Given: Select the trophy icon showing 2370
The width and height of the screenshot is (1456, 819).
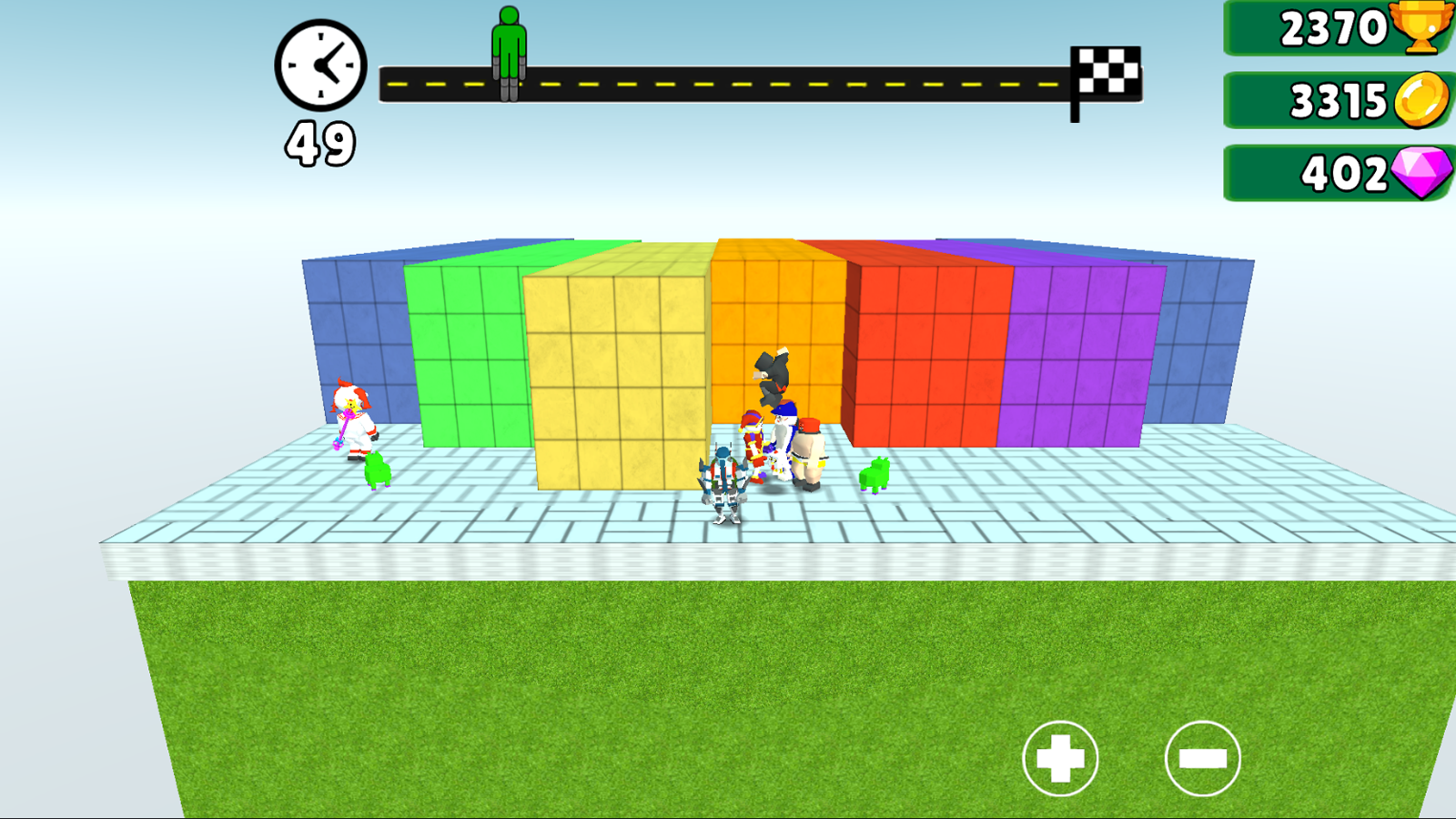Looking at the screenshot, I should tap(1421, 28).
